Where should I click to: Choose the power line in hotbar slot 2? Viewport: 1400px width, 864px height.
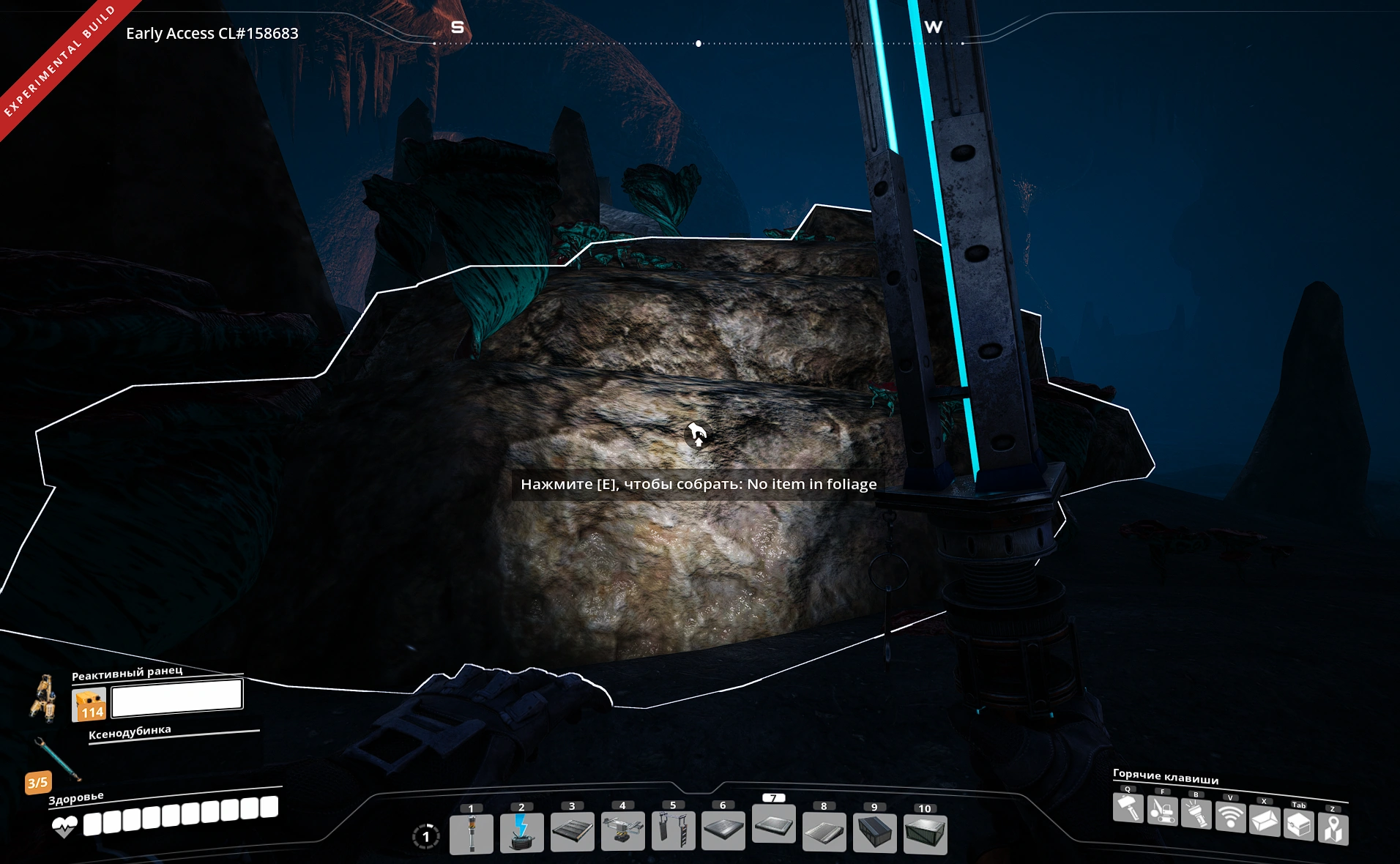click(521, 833)
